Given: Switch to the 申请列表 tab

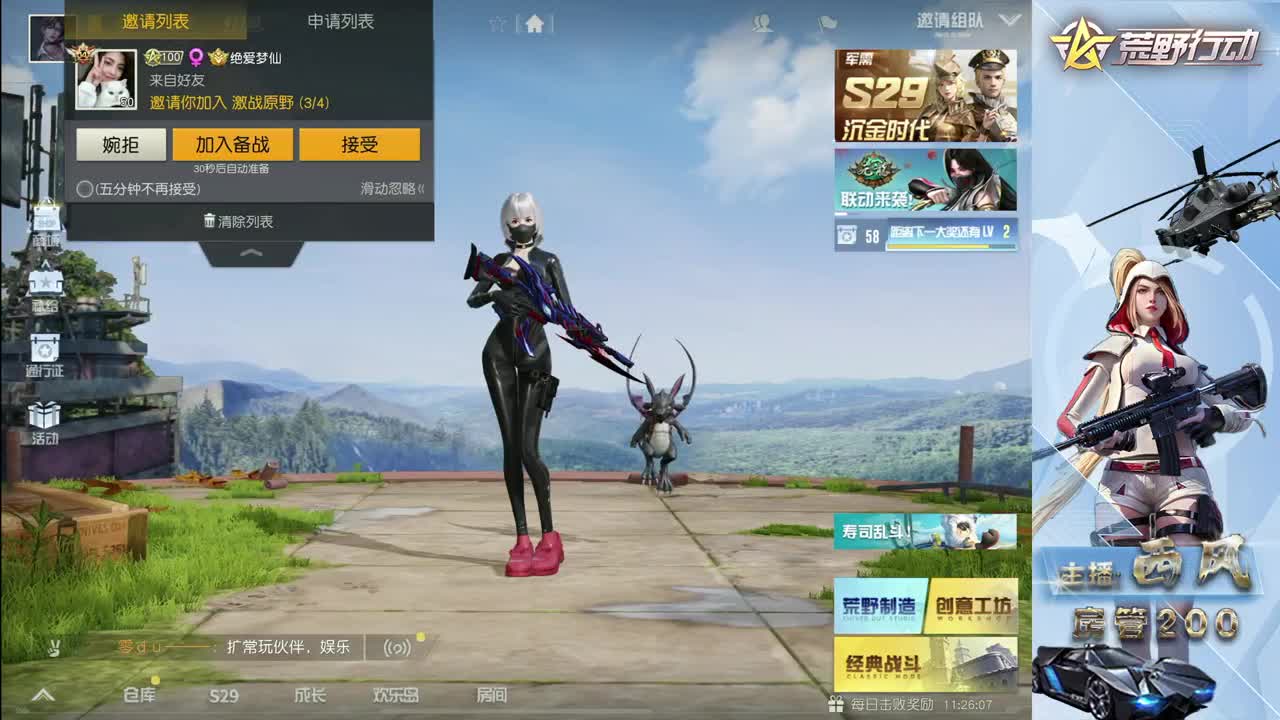Looking at the screenshot, I should 340,22.
